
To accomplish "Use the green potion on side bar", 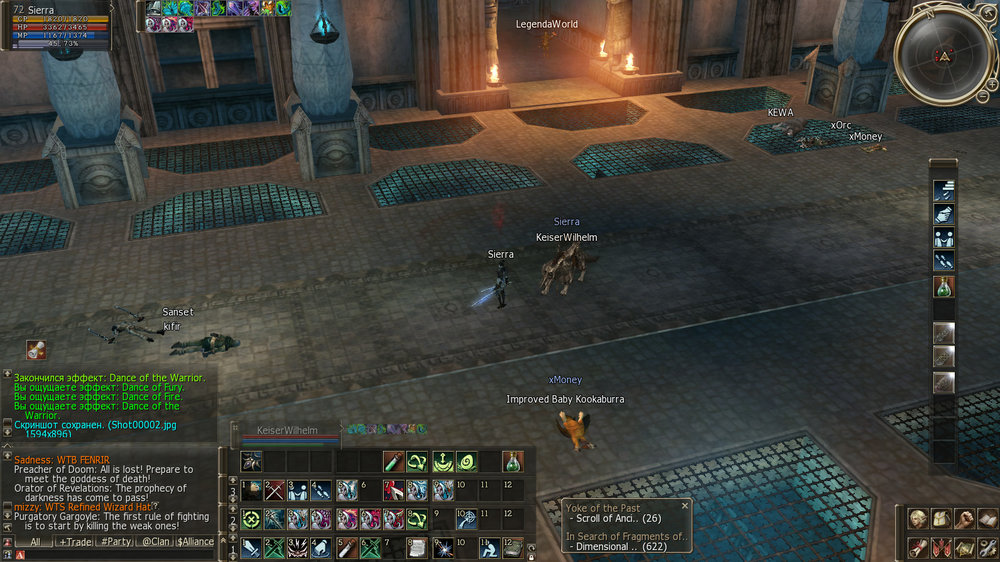I will coord(944,287).
